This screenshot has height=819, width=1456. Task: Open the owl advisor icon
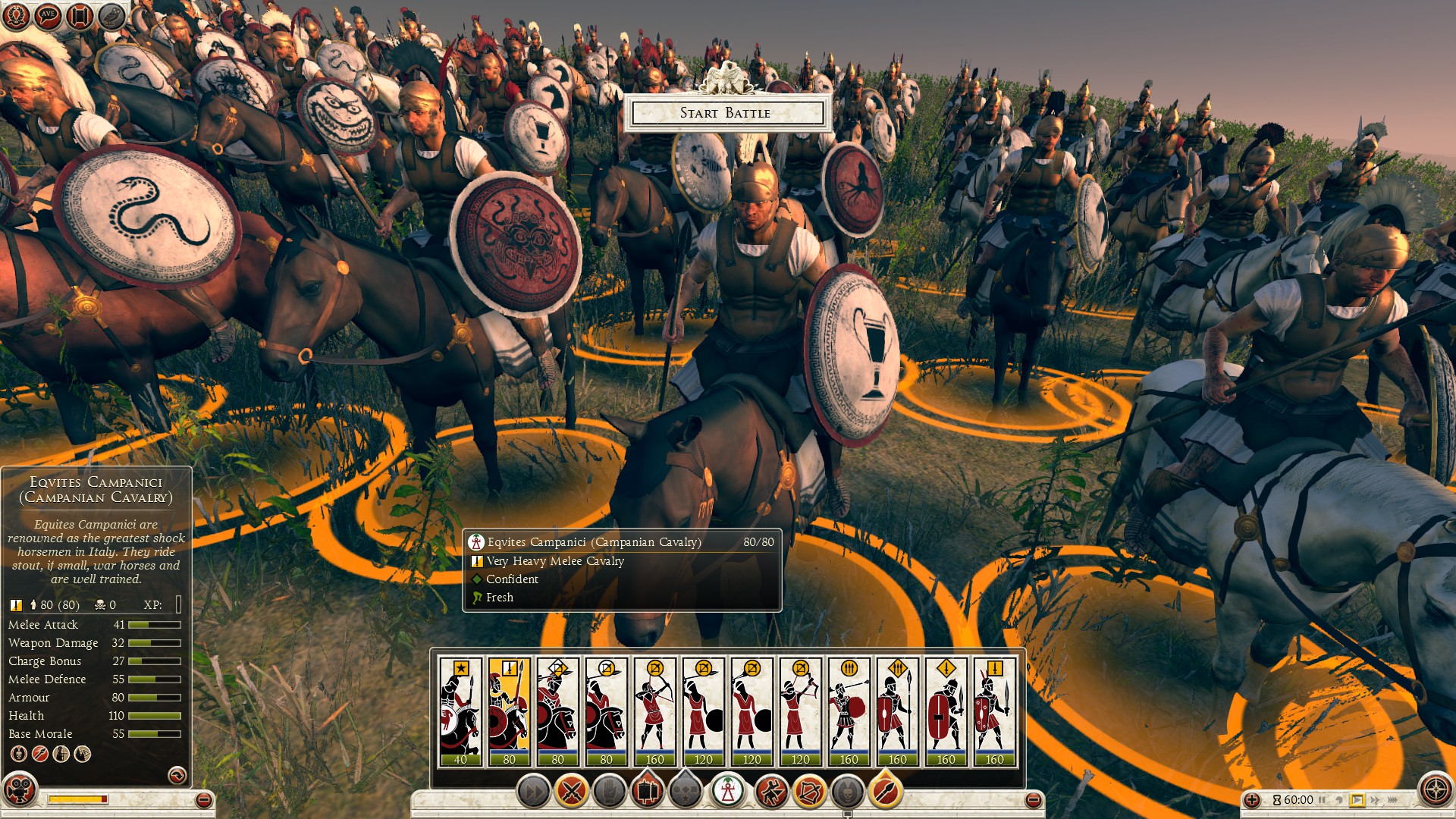click(112, 14)
